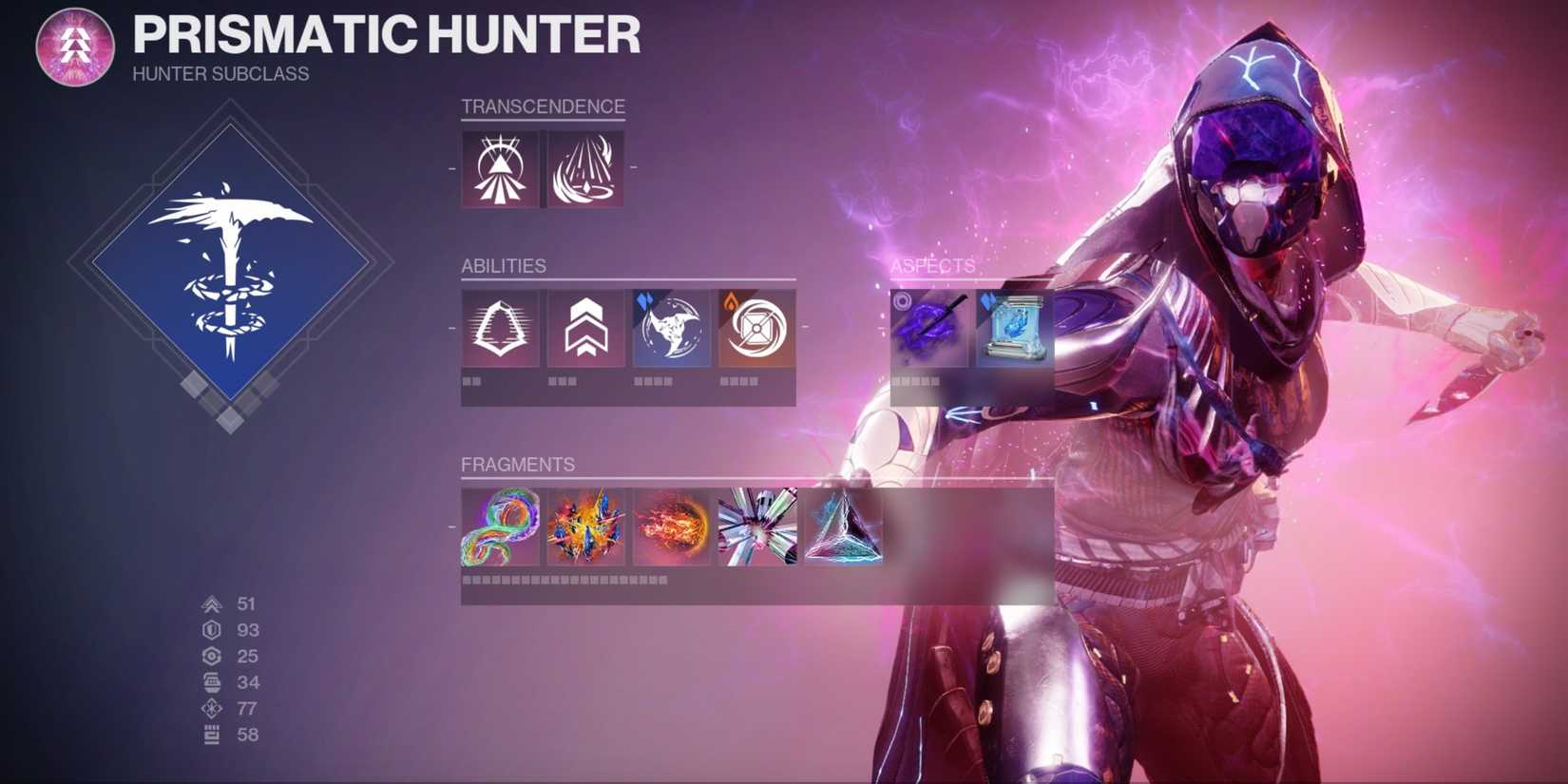
Task: Click the Prismatic Hunter subclass emblem diamond
Action: [231, 274]
